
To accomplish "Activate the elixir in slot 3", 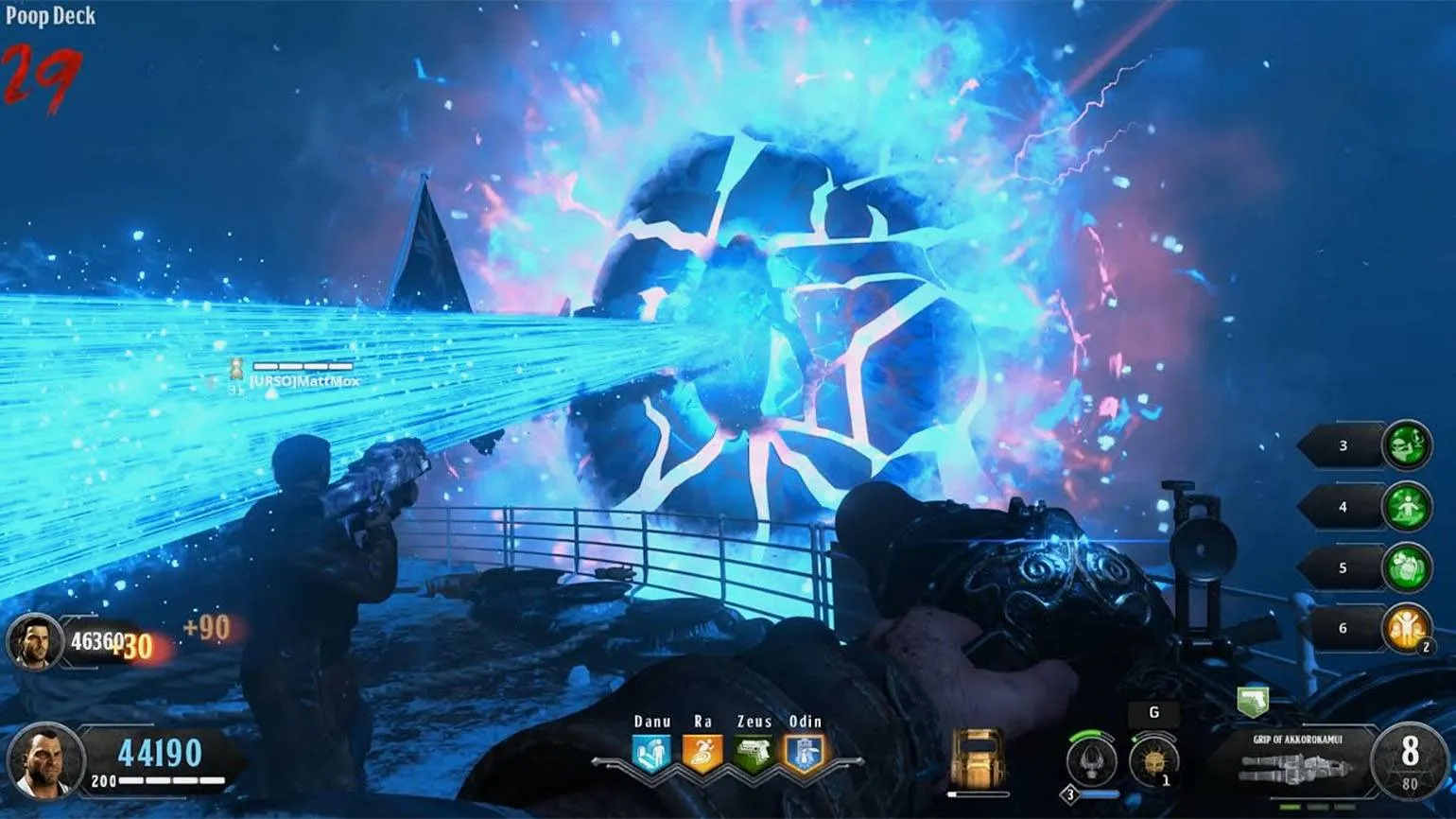I will (x=1406, y=445).
